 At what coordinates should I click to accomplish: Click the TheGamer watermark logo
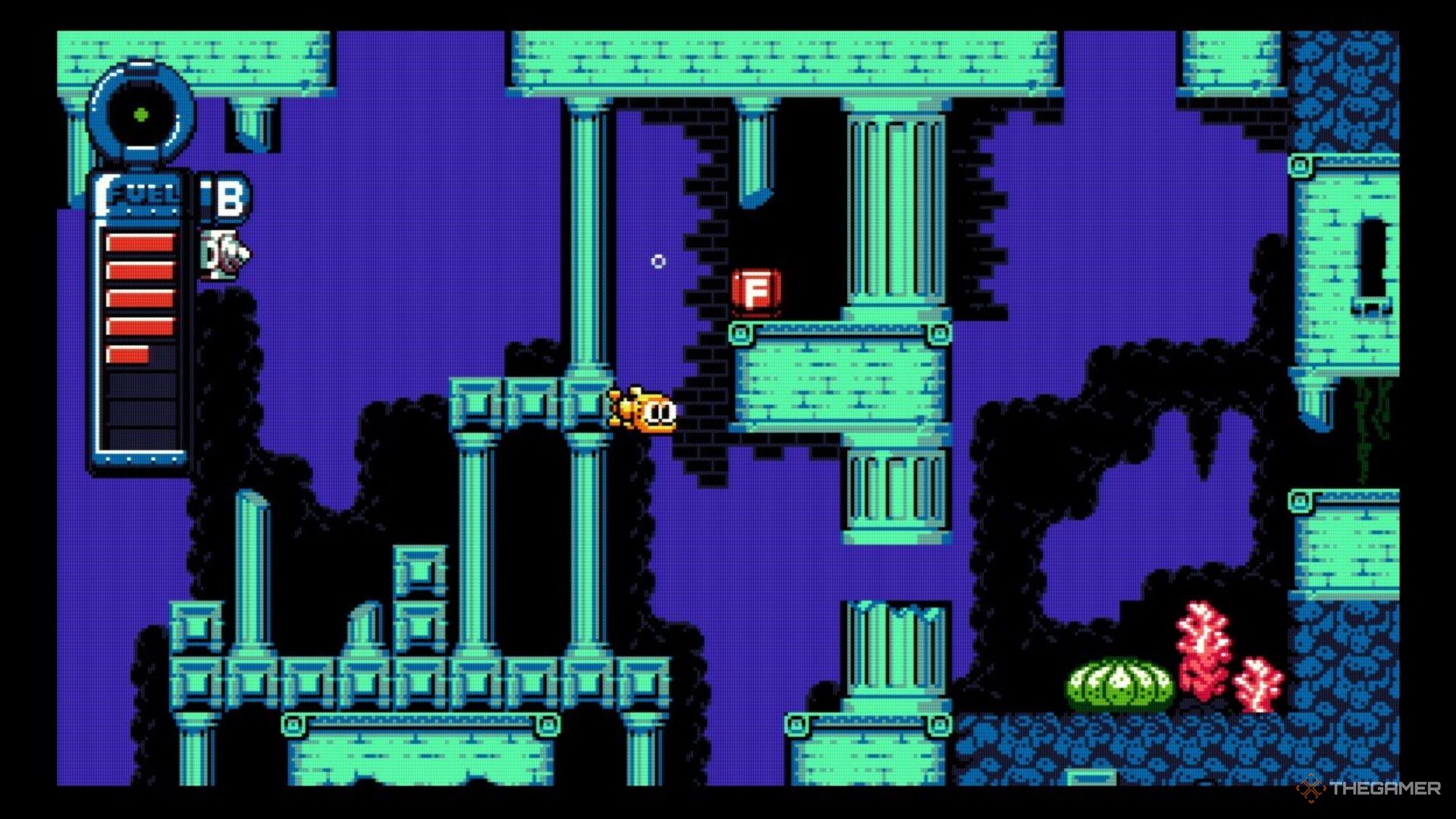pyautogui.click(x=1370, y=789)
